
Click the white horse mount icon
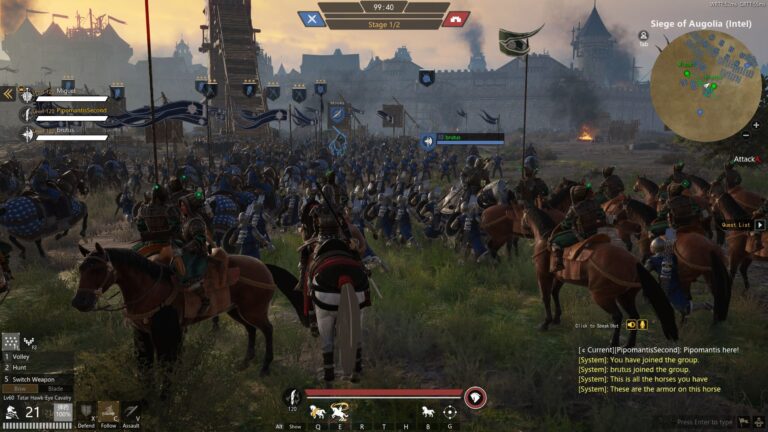(x=427, y=411)
